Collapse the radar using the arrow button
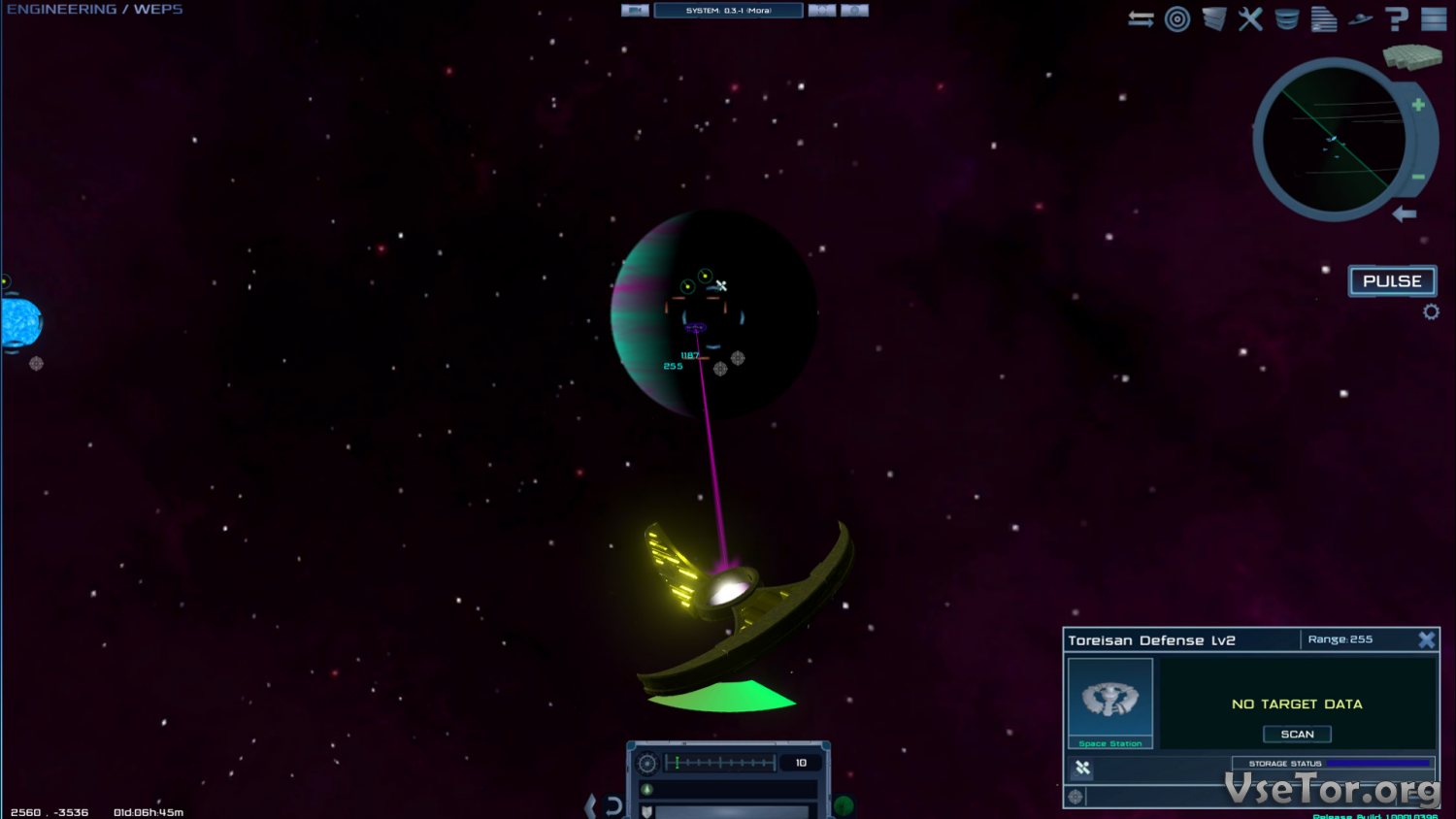The width and height of the screenshot is (1456, 819). click(1405, 213)
